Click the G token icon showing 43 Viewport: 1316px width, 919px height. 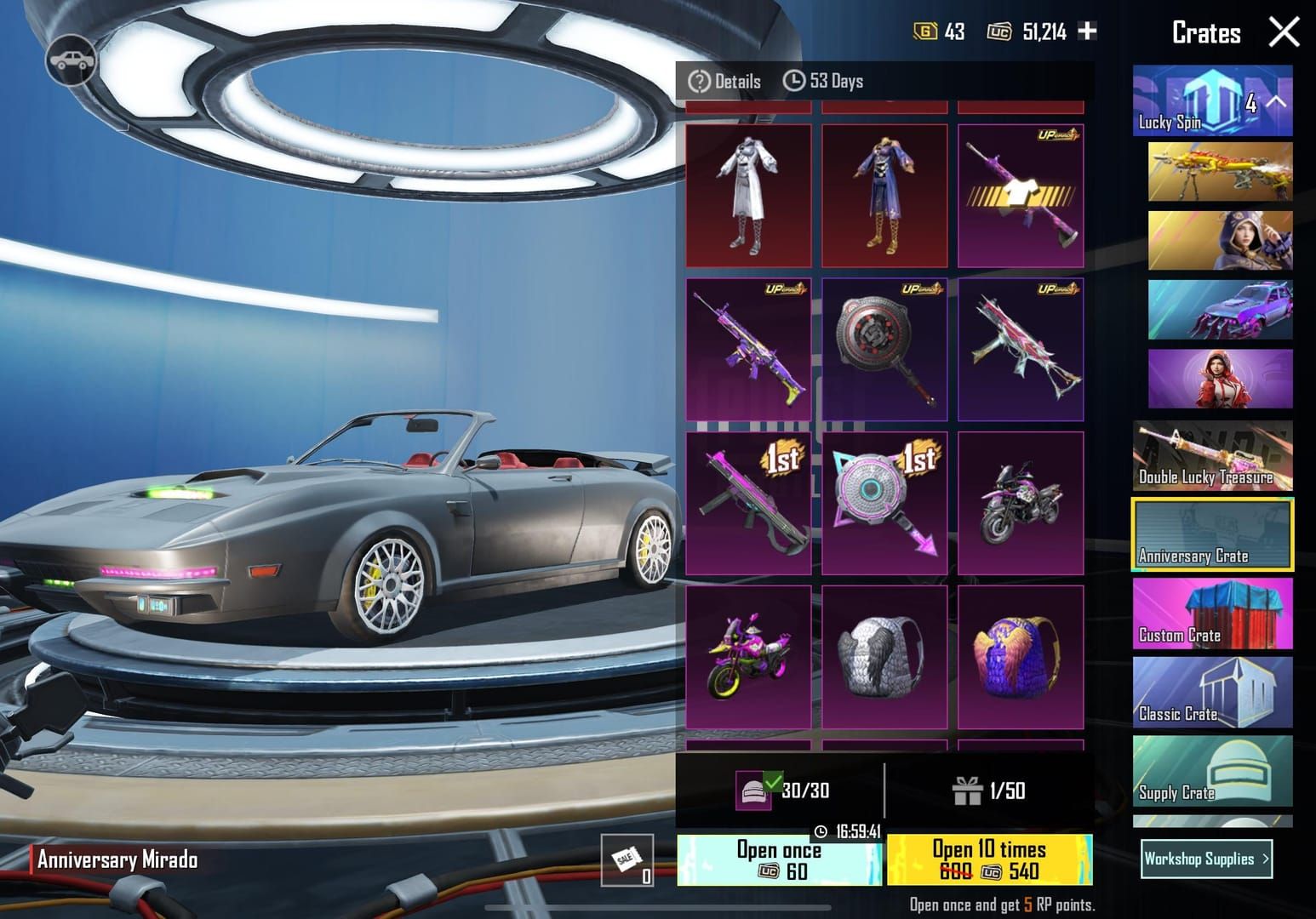(924, 31)
